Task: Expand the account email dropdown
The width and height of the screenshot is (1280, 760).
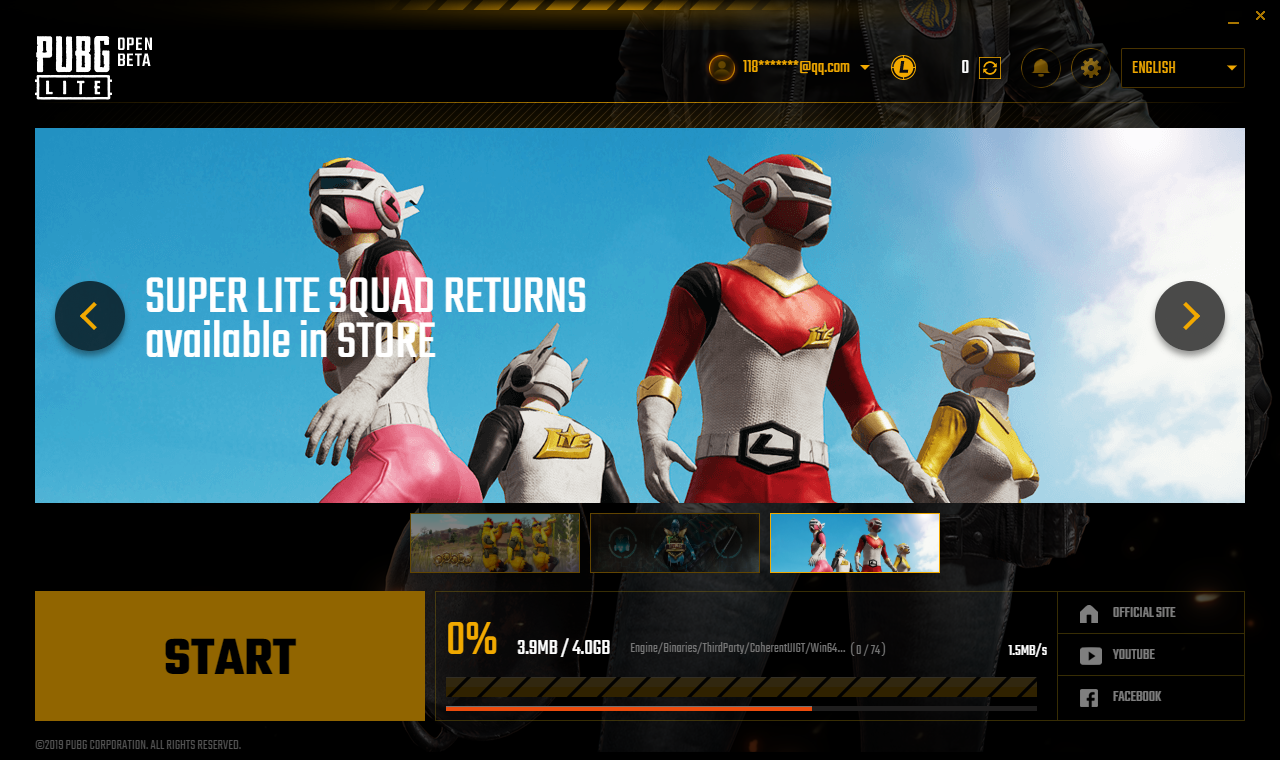Action: [x=865, y=68]
